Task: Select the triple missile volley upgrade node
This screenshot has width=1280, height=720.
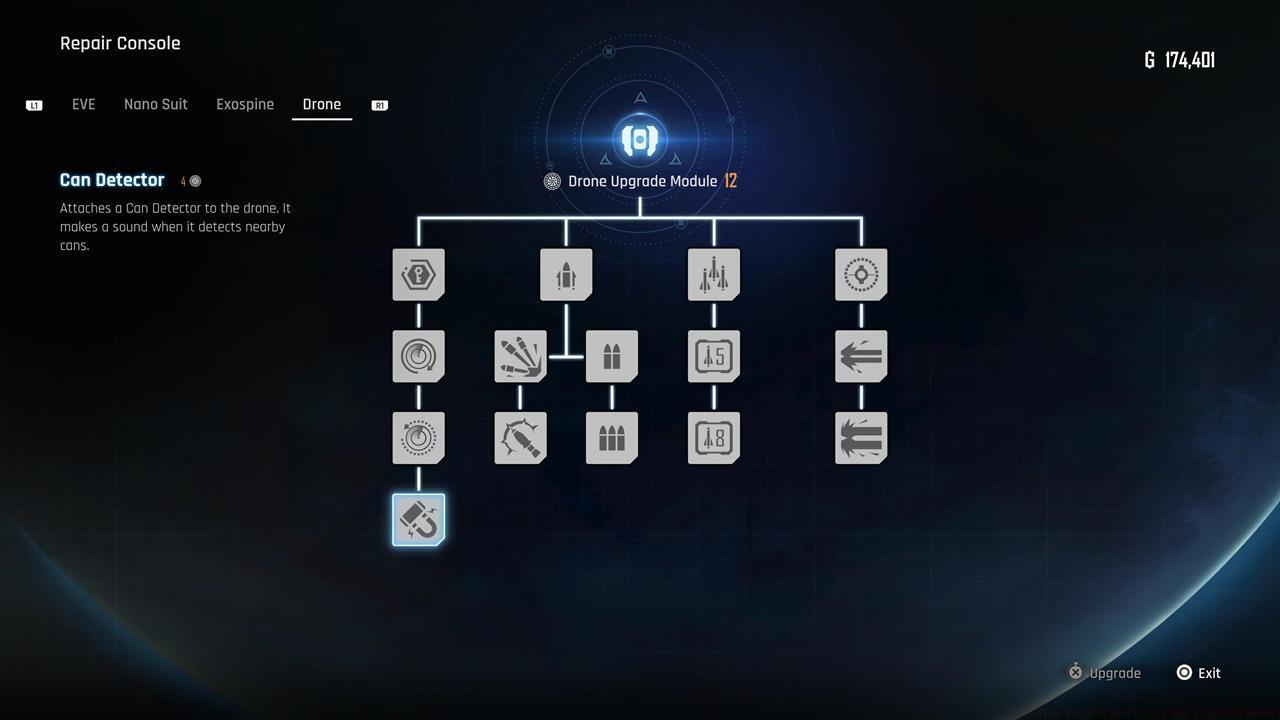Action: click(713, 274)
